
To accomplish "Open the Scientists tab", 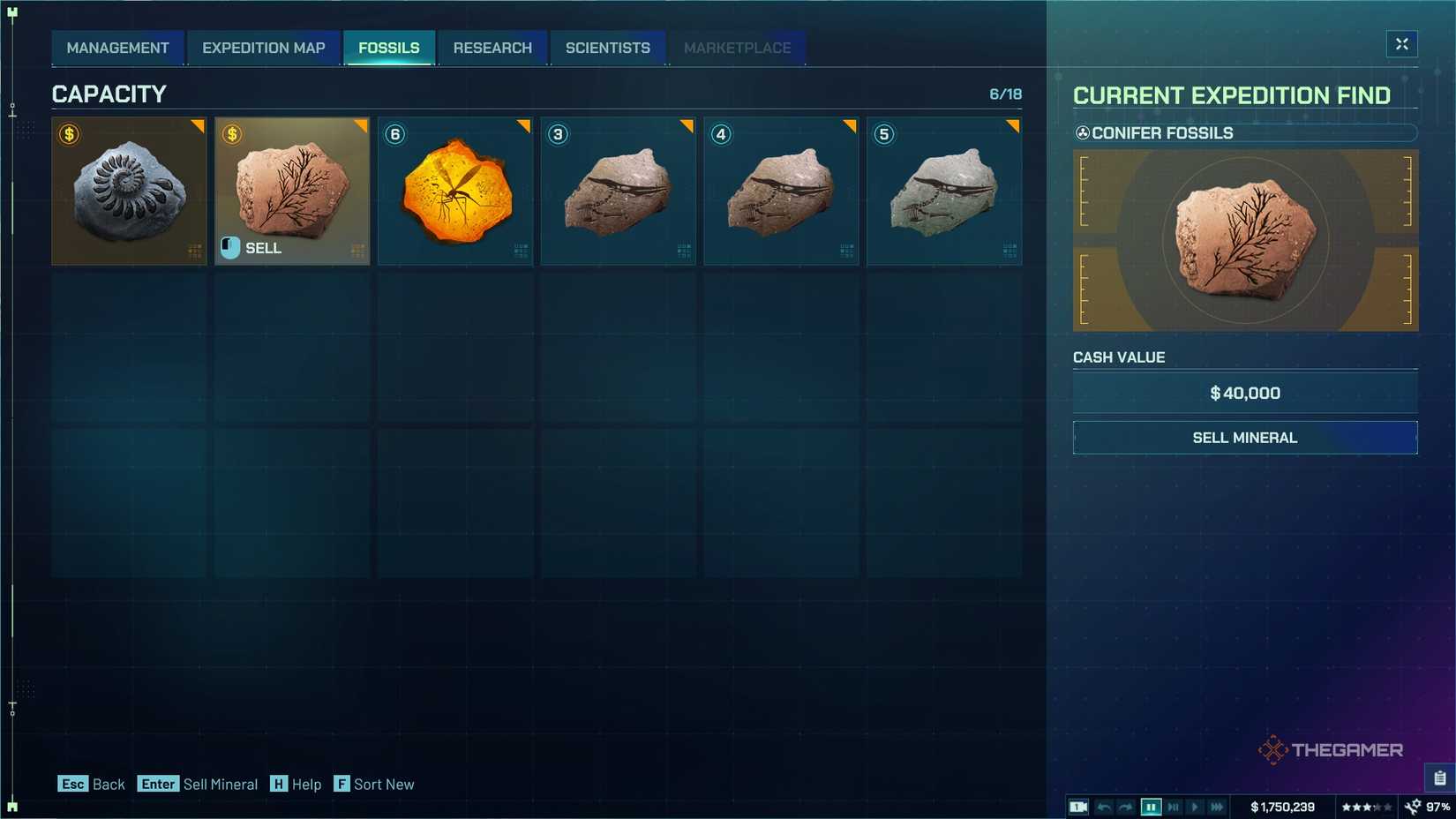I will coord(607,48).
